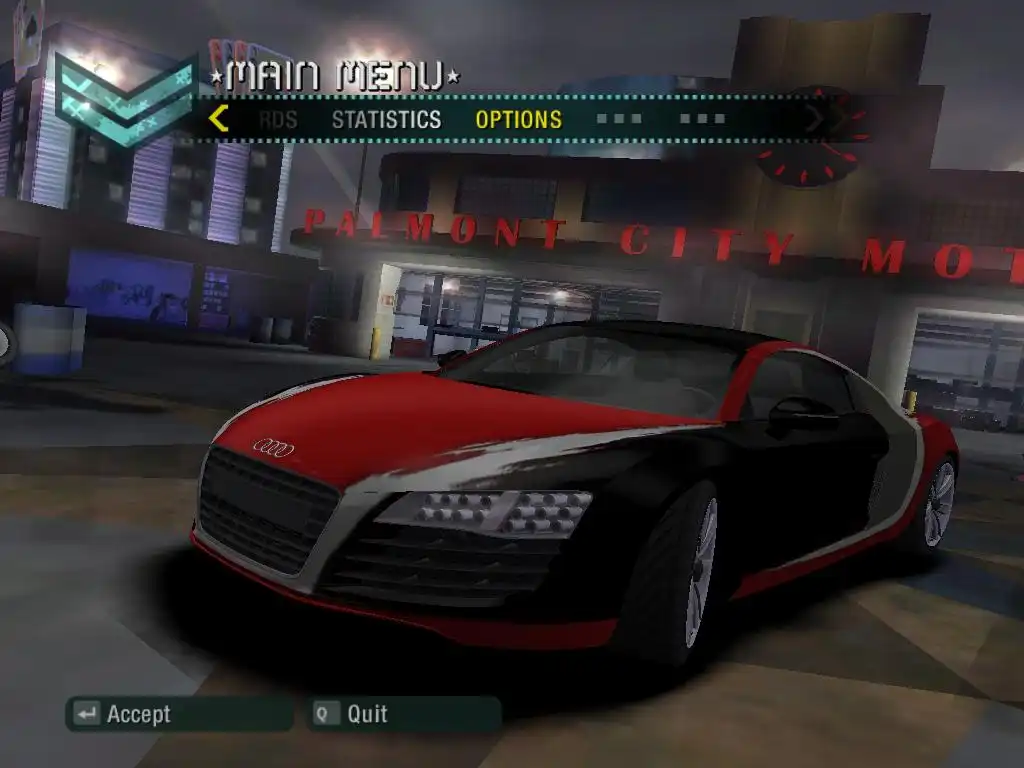
Task: Select the Options menu entry
Action: click(518, 120)
